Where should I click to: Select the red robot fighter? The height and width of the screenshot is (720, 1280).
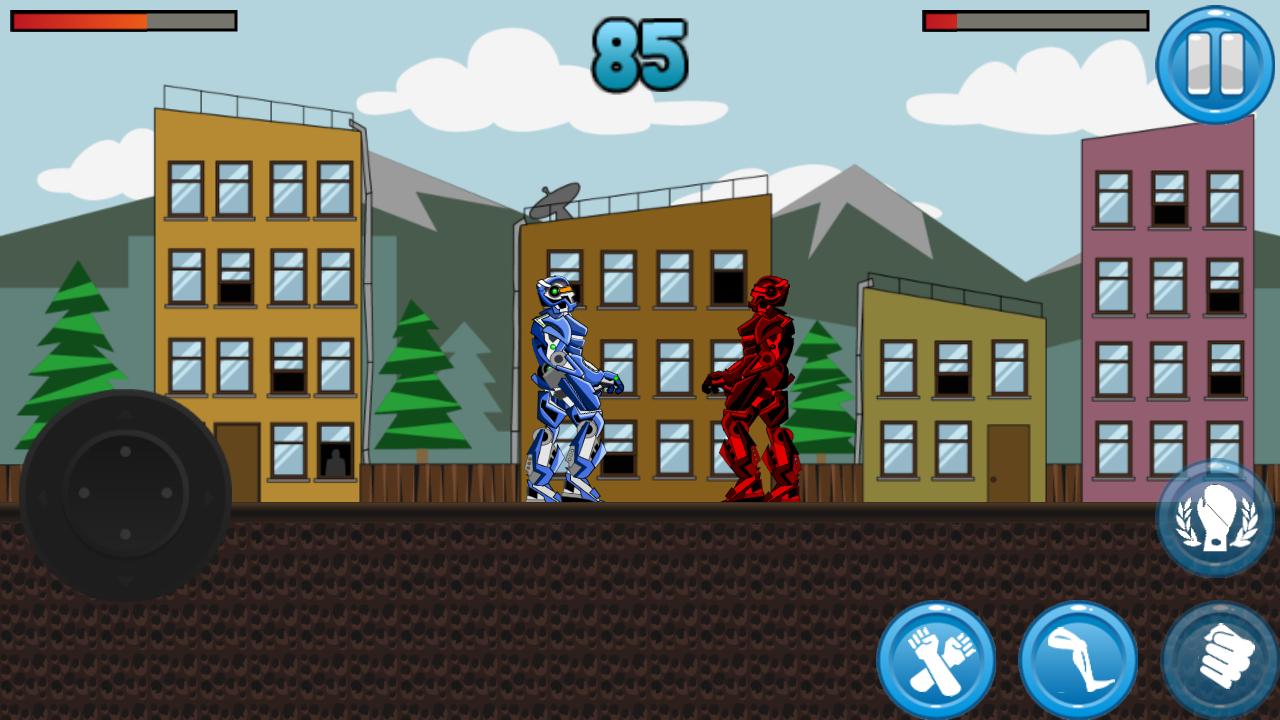pyautogui.click(x=760, y=380)
